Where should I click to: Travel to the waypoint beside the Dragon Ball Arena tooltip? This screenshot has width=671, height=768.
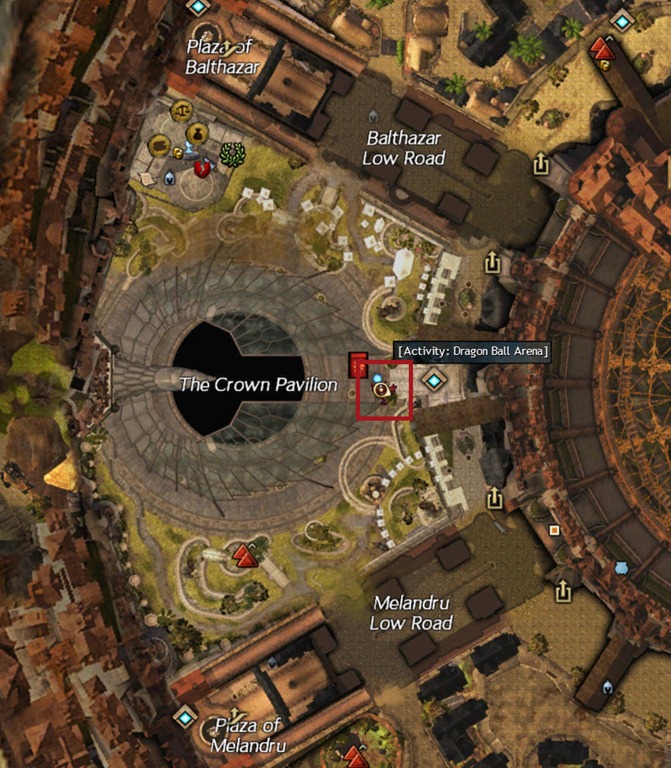coord(434,380)
